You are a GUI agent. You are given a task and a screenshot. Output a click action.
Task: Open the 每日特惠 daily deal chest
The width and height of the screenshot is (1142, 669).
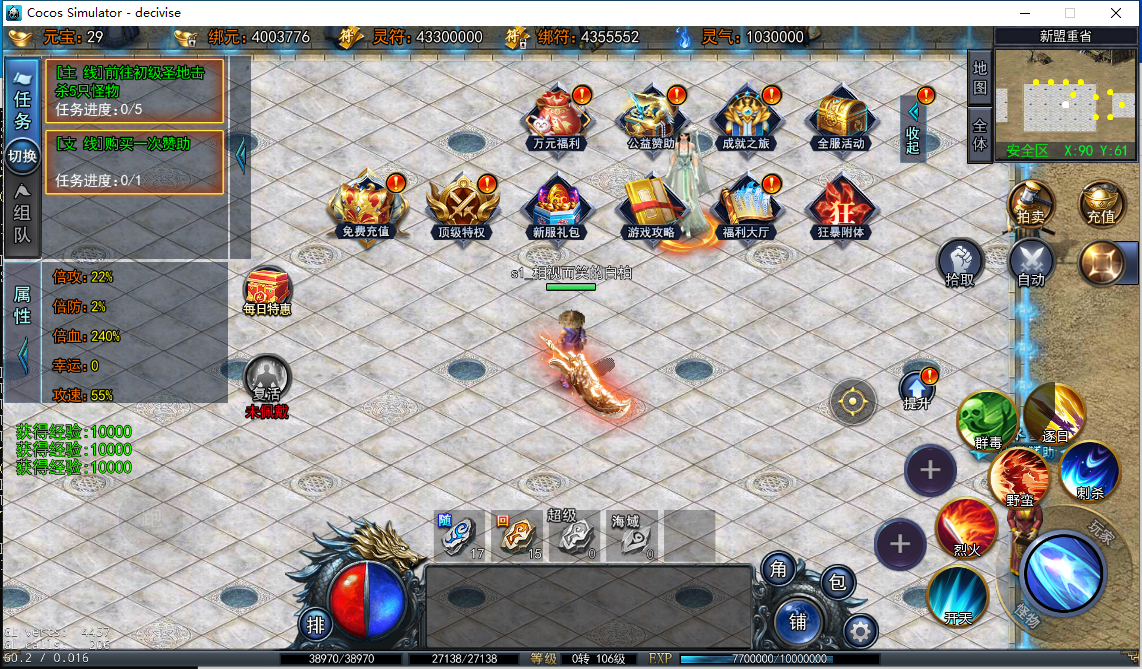(x=267, y=291)
